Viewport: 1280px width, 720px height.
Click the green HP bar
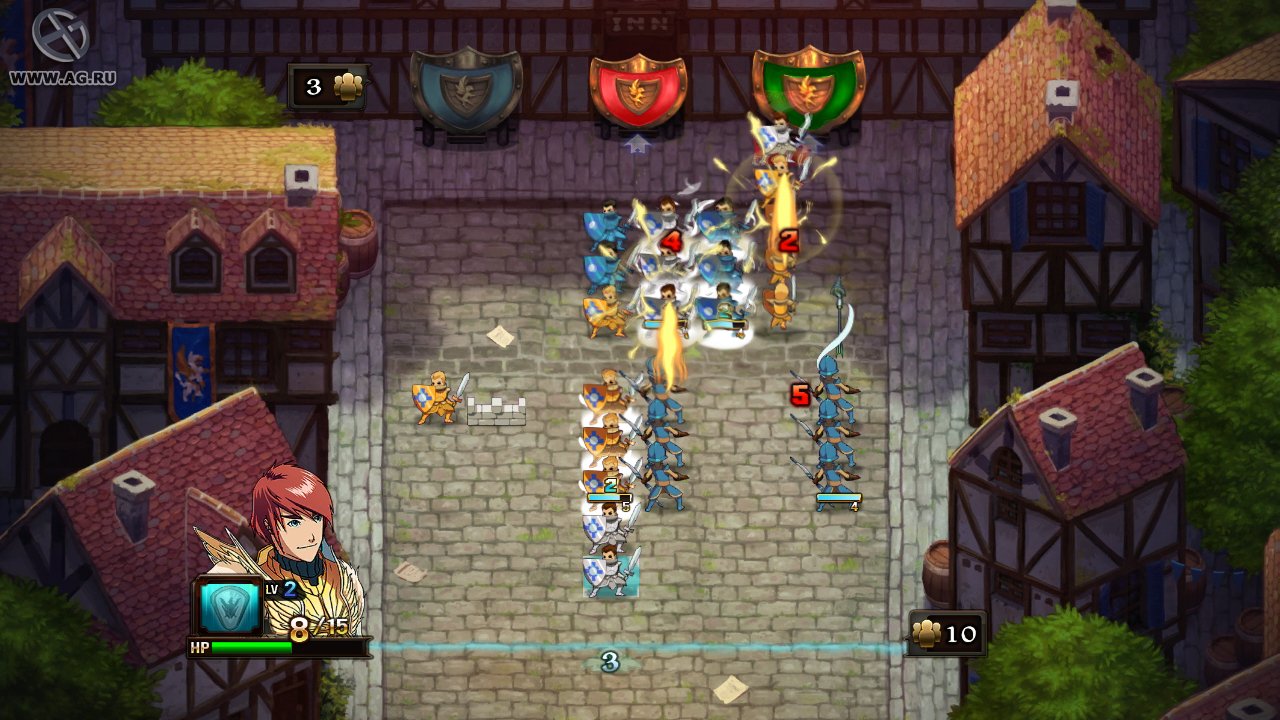(x=250, y=647)
